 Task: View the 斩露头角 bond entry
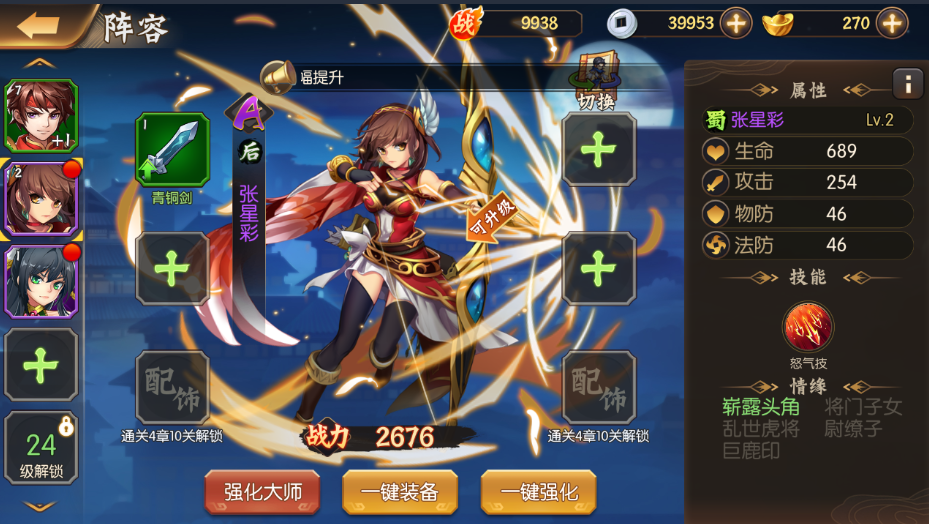coord(761,406)
